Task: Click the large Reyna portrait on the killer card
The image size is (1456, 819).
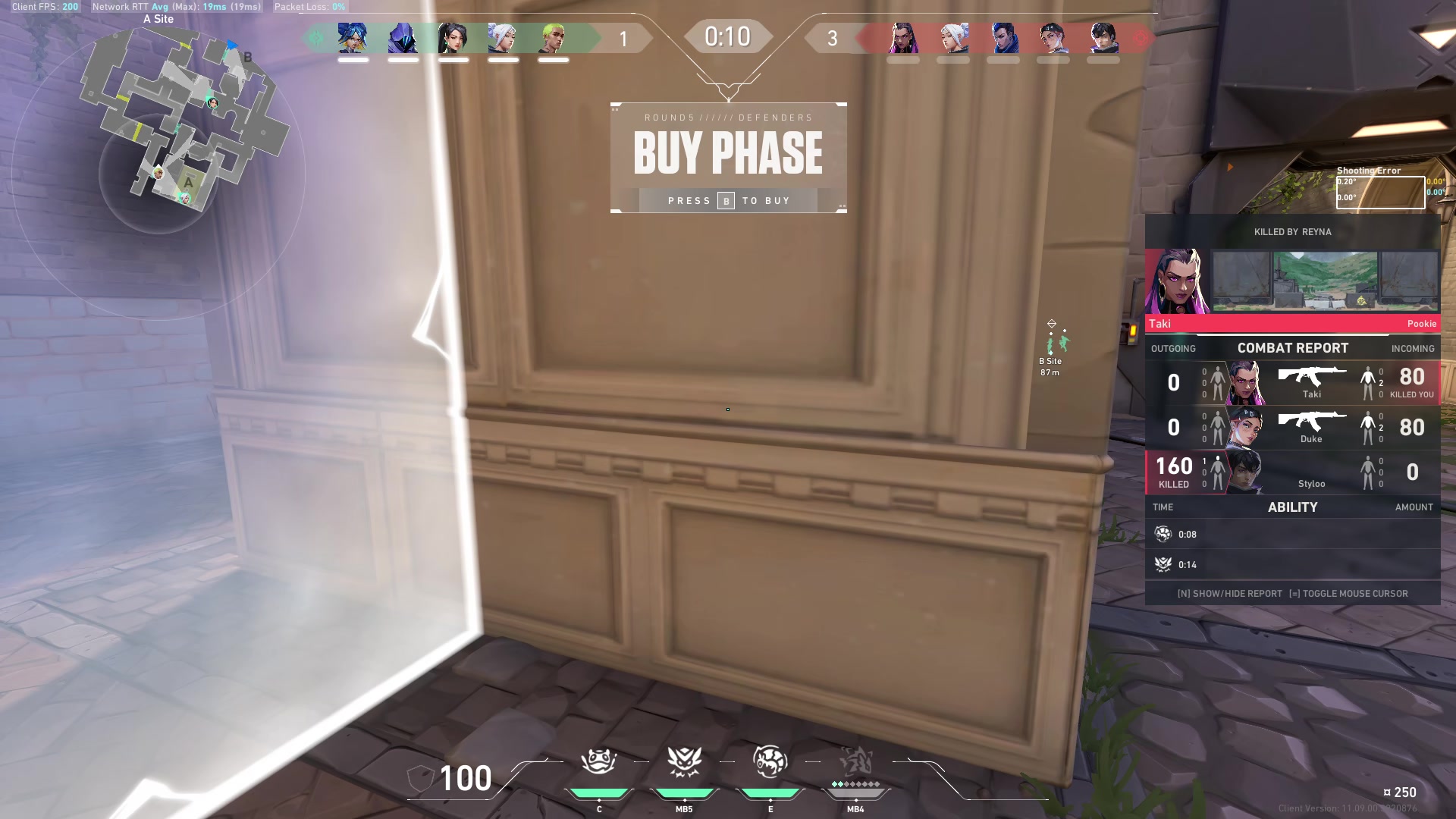Action: click(1177, 281)
